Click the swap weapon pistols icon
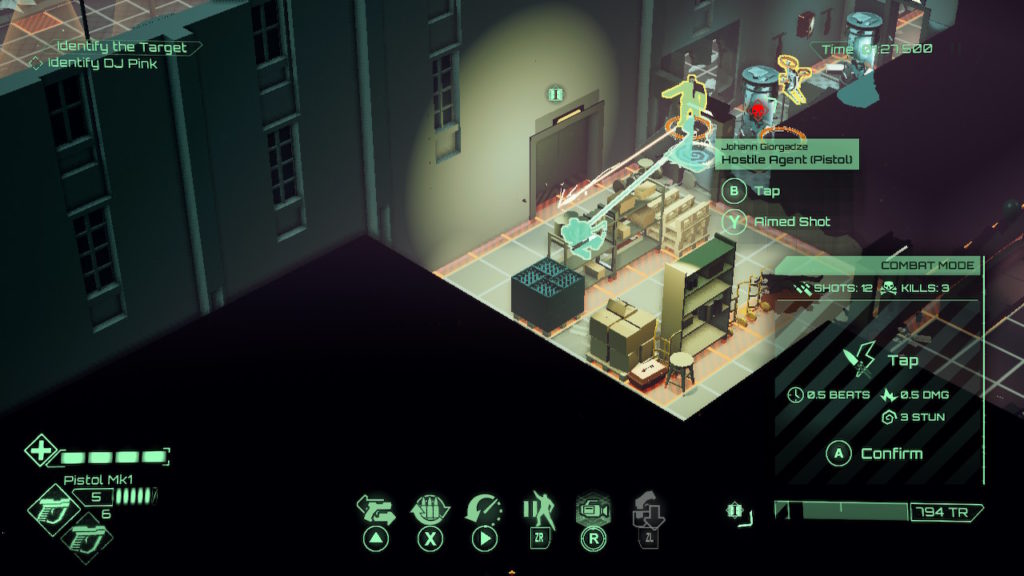This screenshot has height=576, width=1024. (x=376, y=510)
